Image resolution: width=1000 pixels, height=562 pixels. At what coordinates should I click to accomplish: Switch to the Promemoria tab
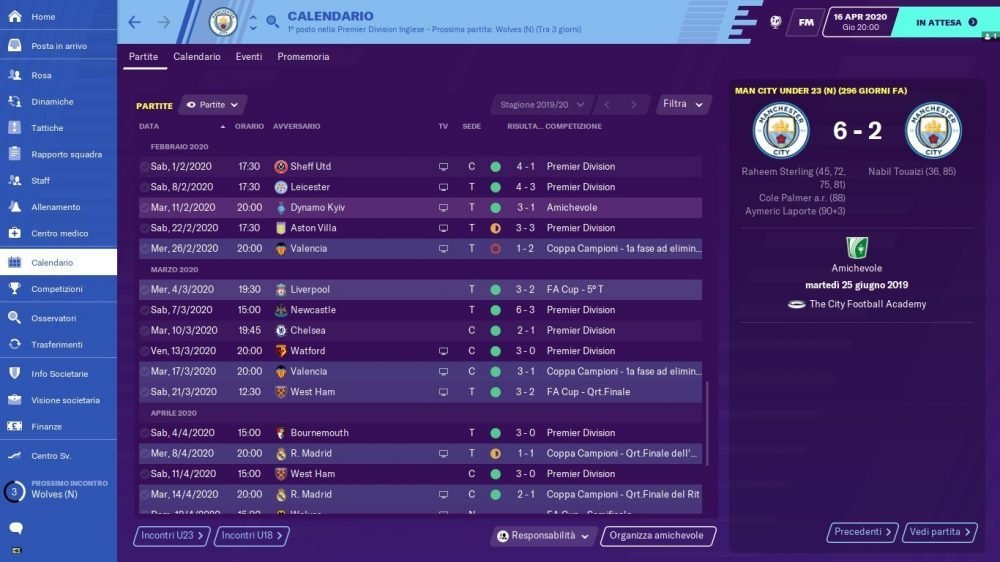303,57
